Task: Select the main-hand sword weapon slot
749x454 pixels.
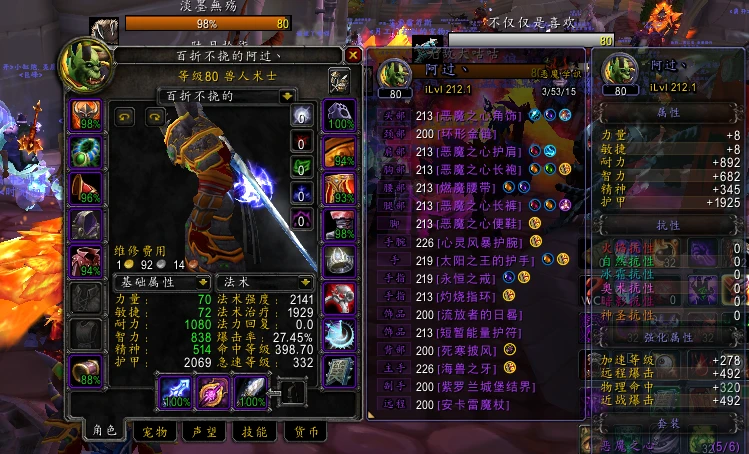Action: pyautogui.click(x=173, y=391)
